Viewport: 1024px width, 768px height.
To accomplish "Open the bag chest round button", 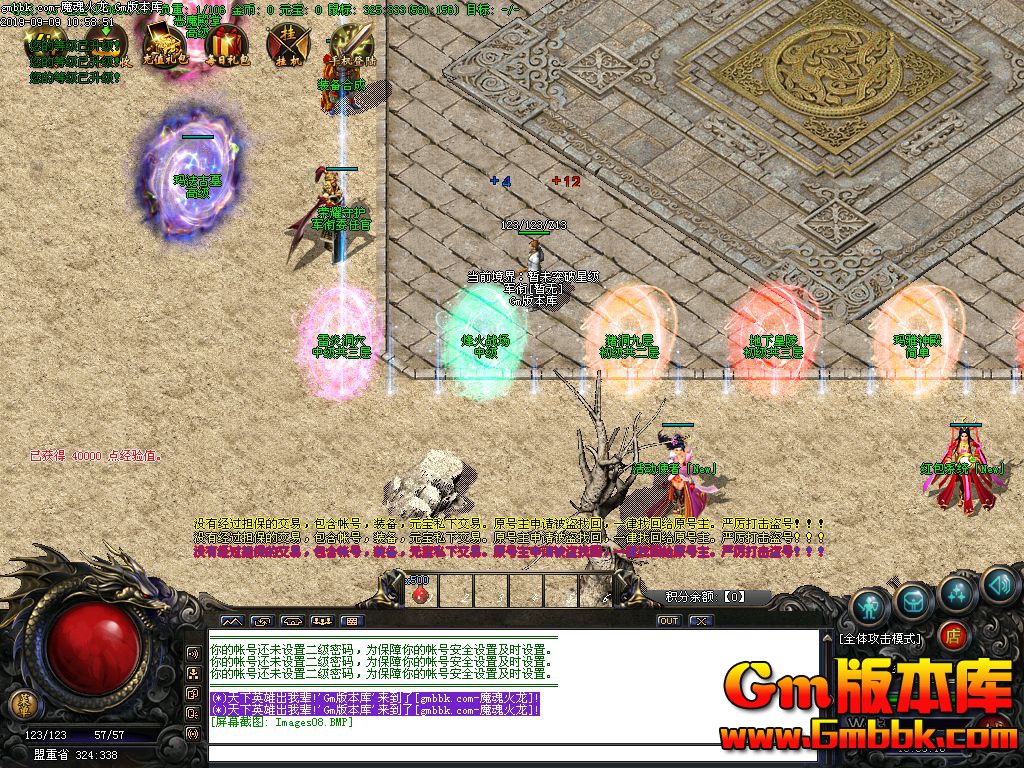I will coord(914,599).
